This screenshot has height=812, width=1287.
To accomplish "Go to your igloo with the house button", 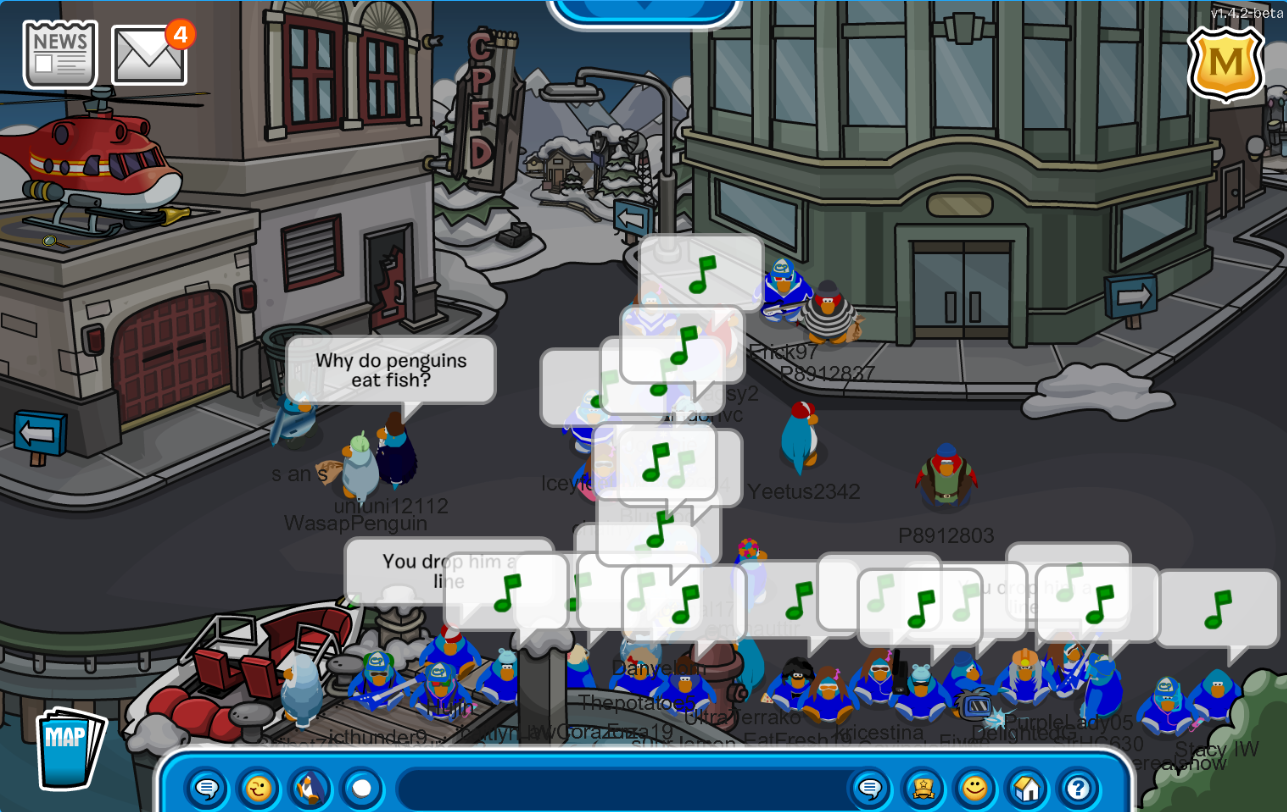I will (1026, 789).
